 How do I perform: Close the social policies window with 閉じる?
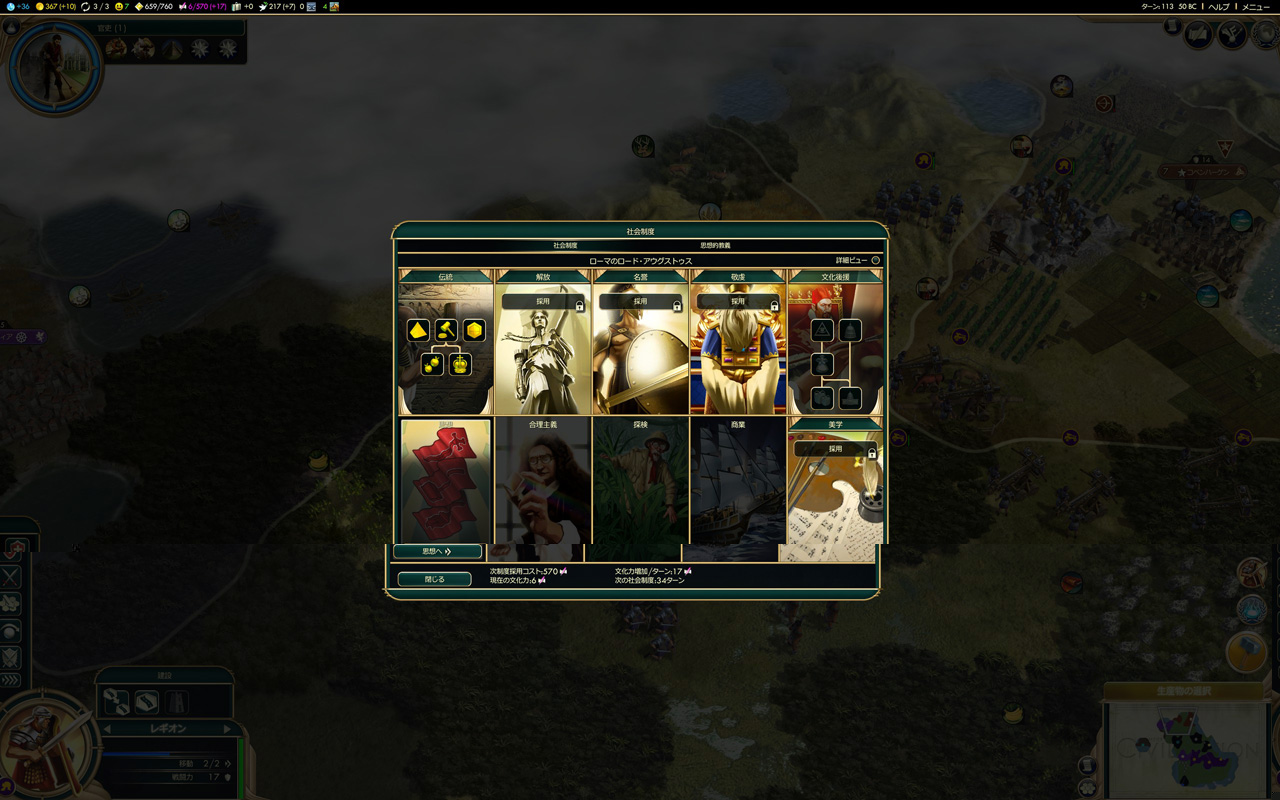pos(434,579)
